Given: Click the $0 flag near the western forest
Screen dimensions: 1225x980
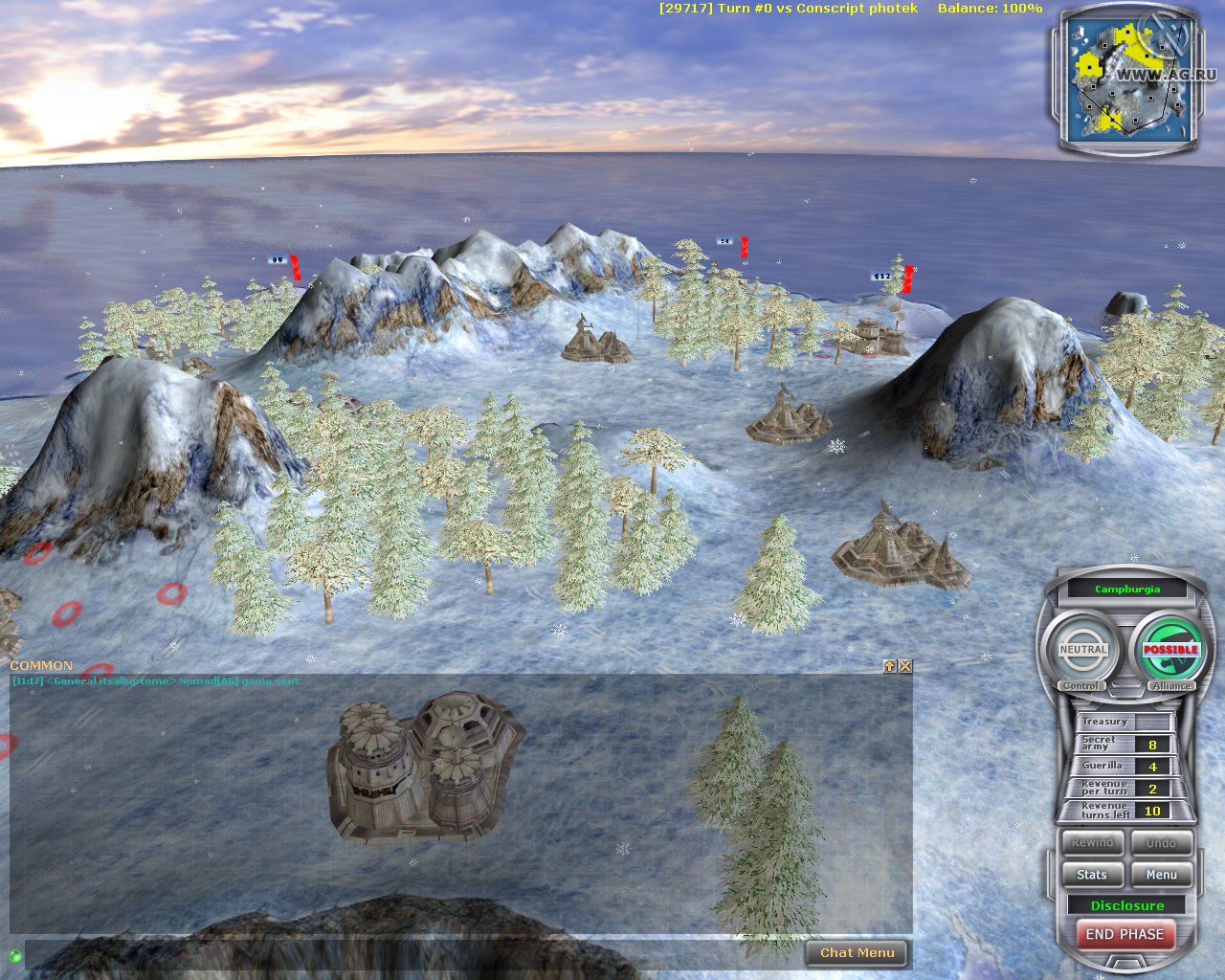Looking at the screenshot, I should tap(278, 259).
